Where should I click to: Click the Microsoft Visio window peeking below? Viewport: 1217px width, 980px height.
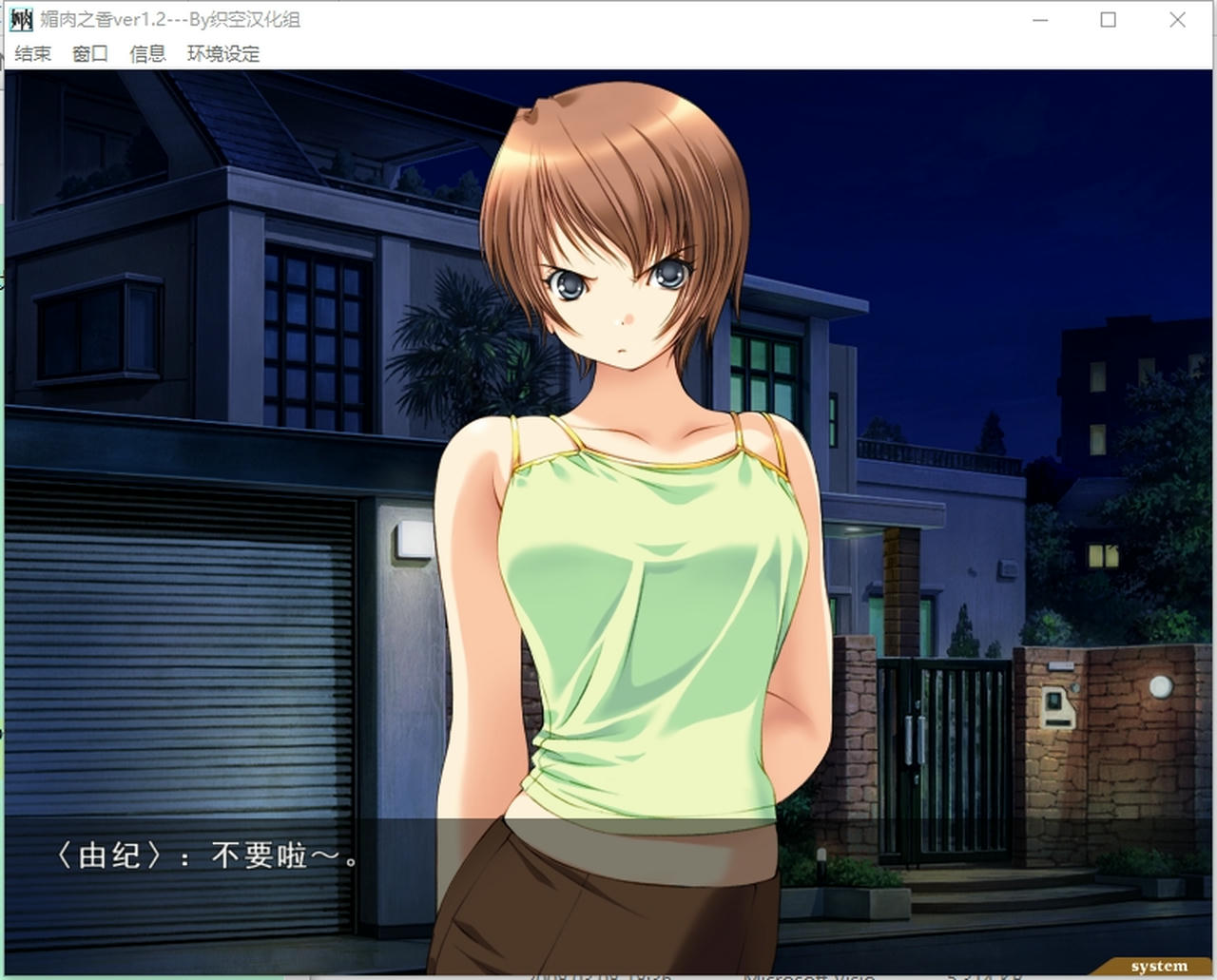pos(808,974)
